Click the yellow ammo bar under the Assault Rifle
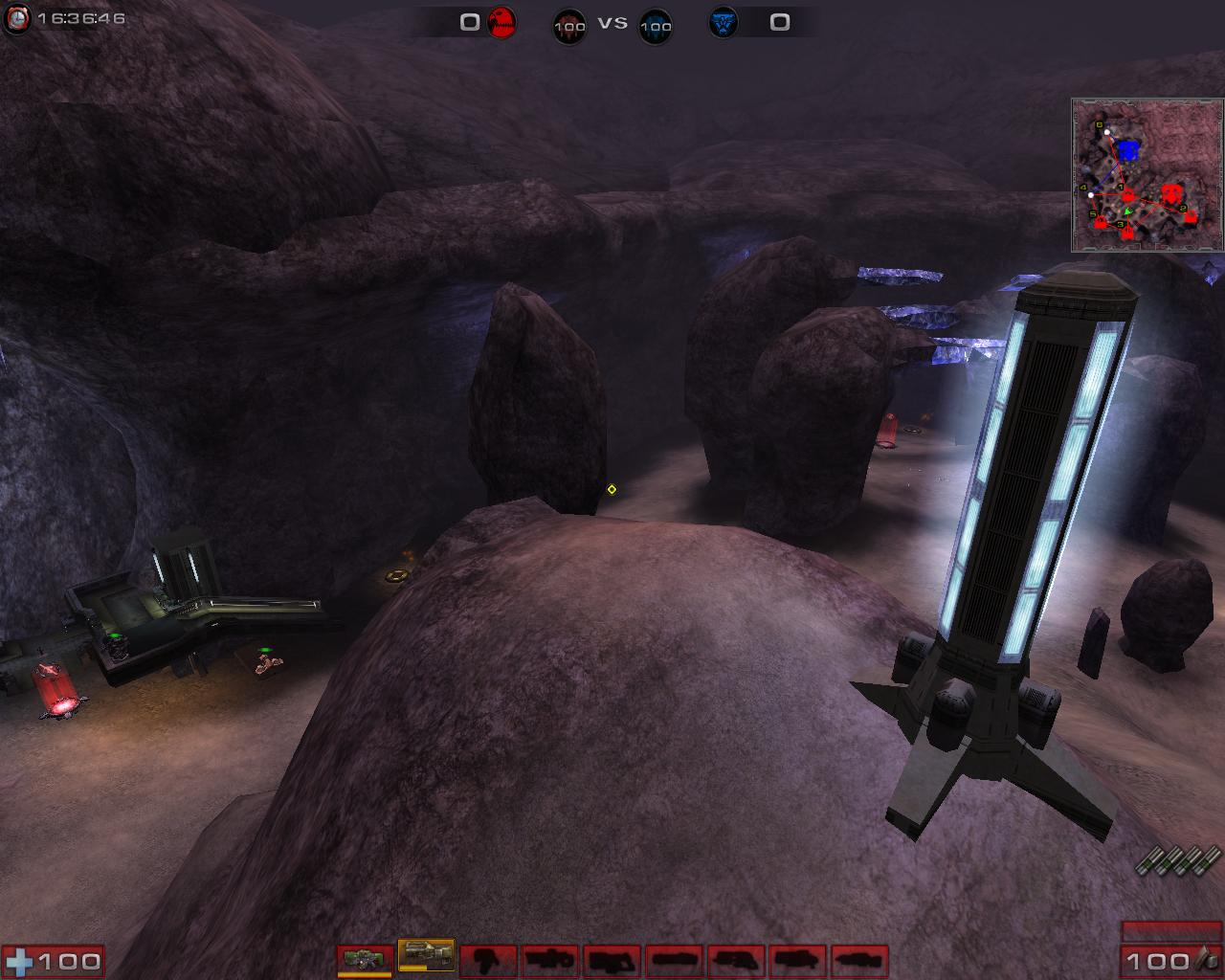 pos(366,972)
